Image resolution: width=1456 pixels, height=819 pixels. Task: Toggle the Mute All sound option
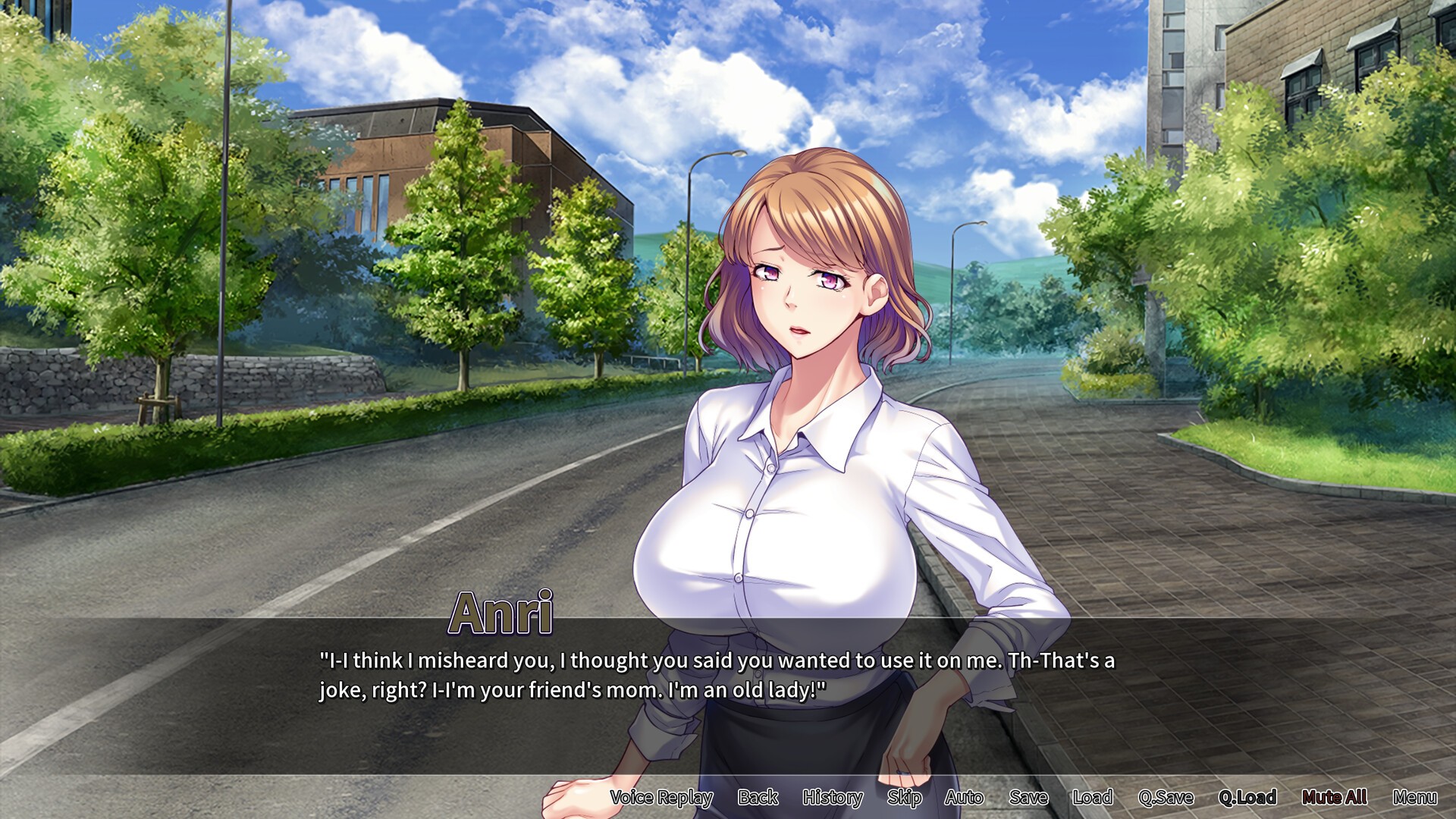point(1334,797)
